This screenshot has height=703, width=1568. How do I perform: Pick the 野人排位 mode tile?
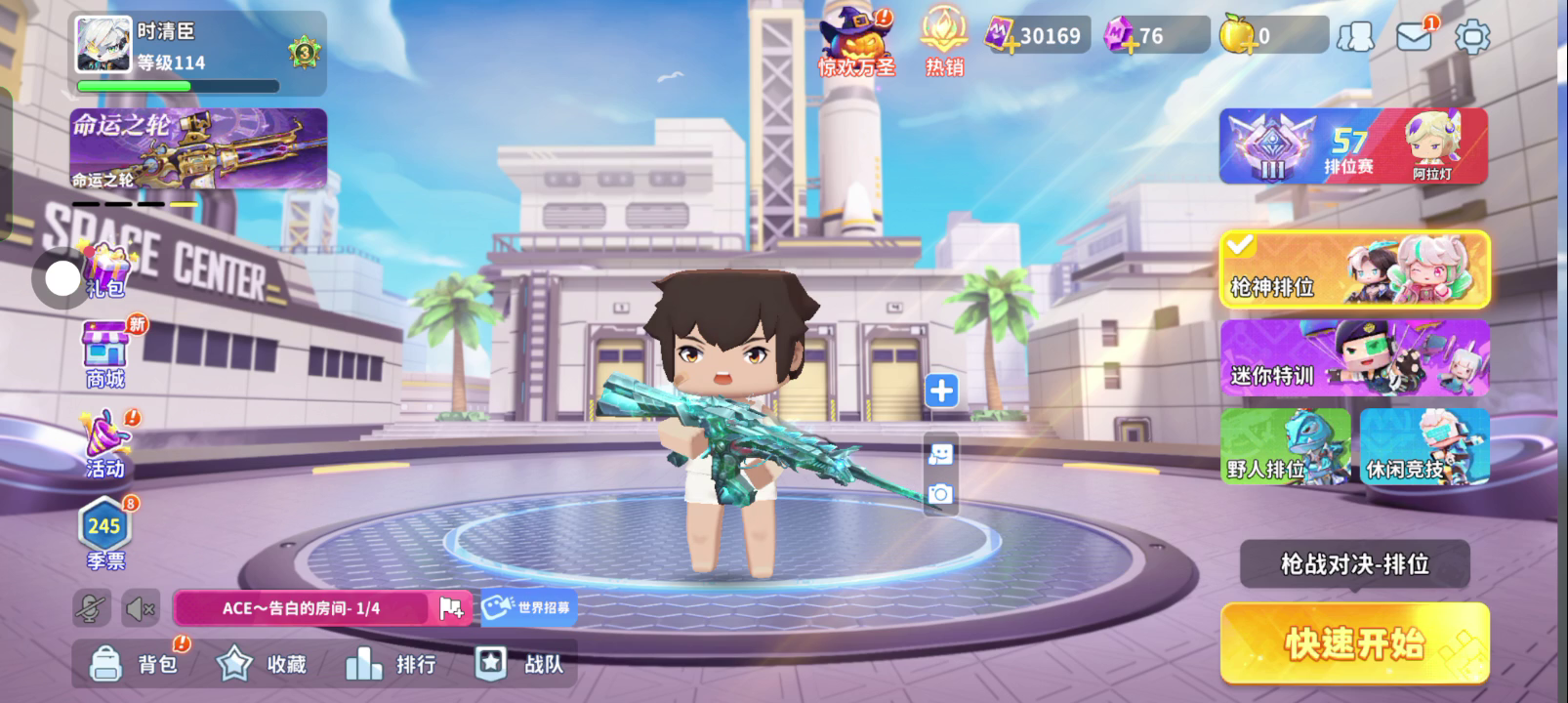[1285, 446]
